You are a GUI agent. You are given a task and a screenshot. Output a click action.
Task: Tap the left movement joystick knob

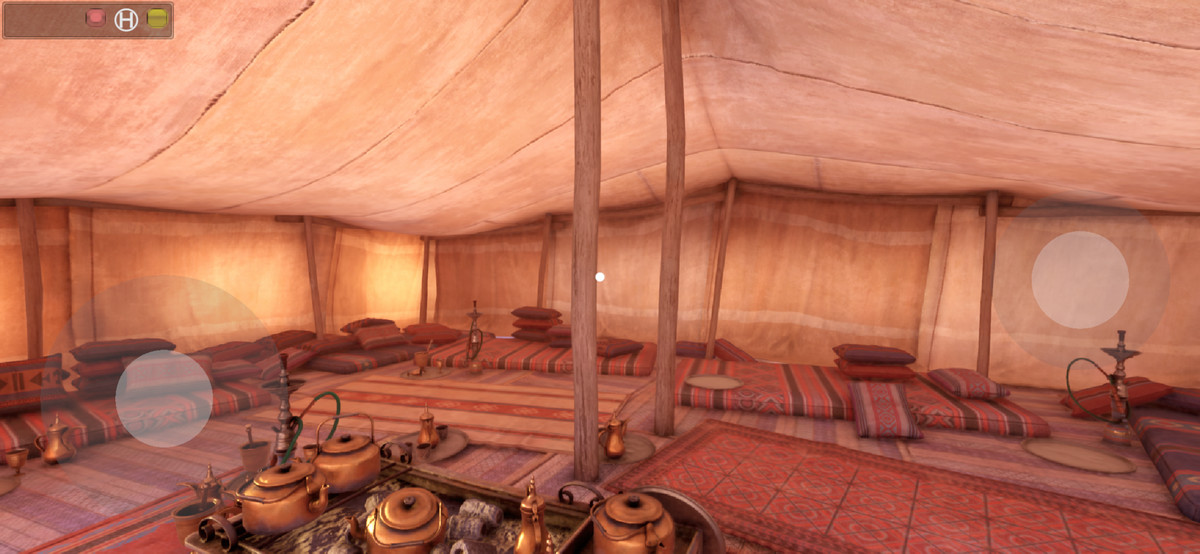[x=164, y=398]
